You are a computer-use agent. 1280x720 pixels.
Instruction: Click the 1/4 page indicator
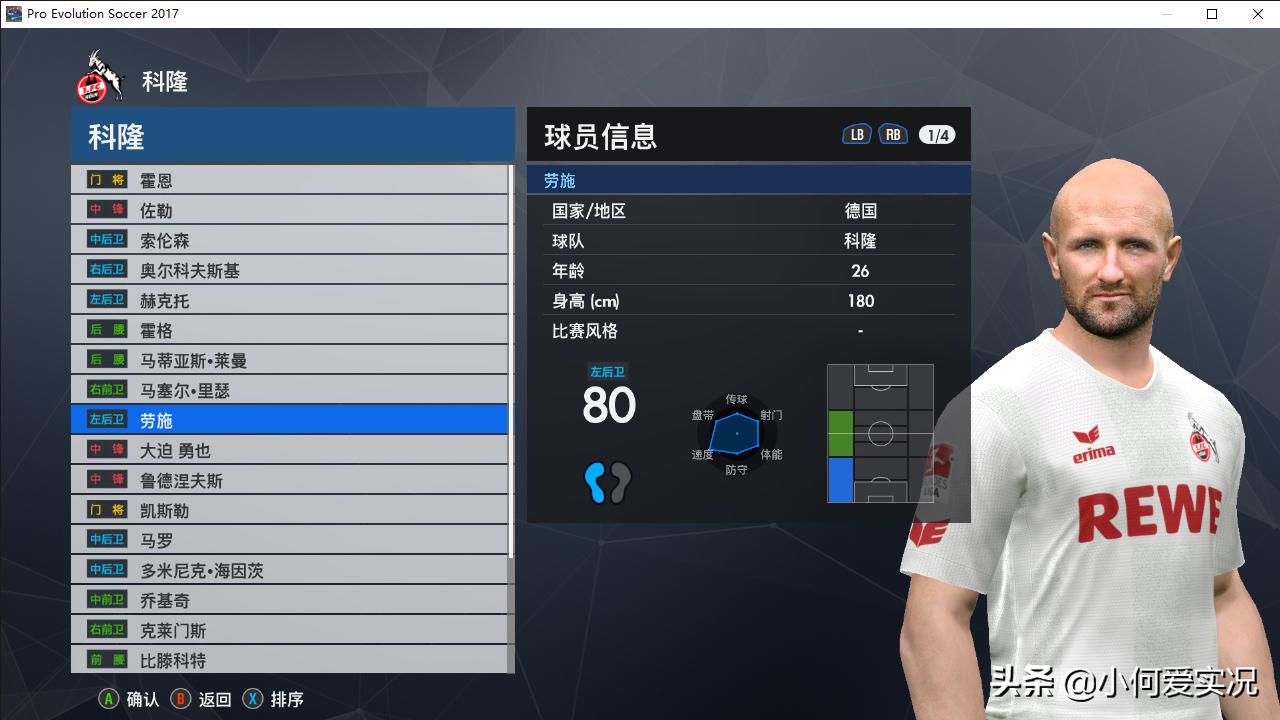pos(936,133)
